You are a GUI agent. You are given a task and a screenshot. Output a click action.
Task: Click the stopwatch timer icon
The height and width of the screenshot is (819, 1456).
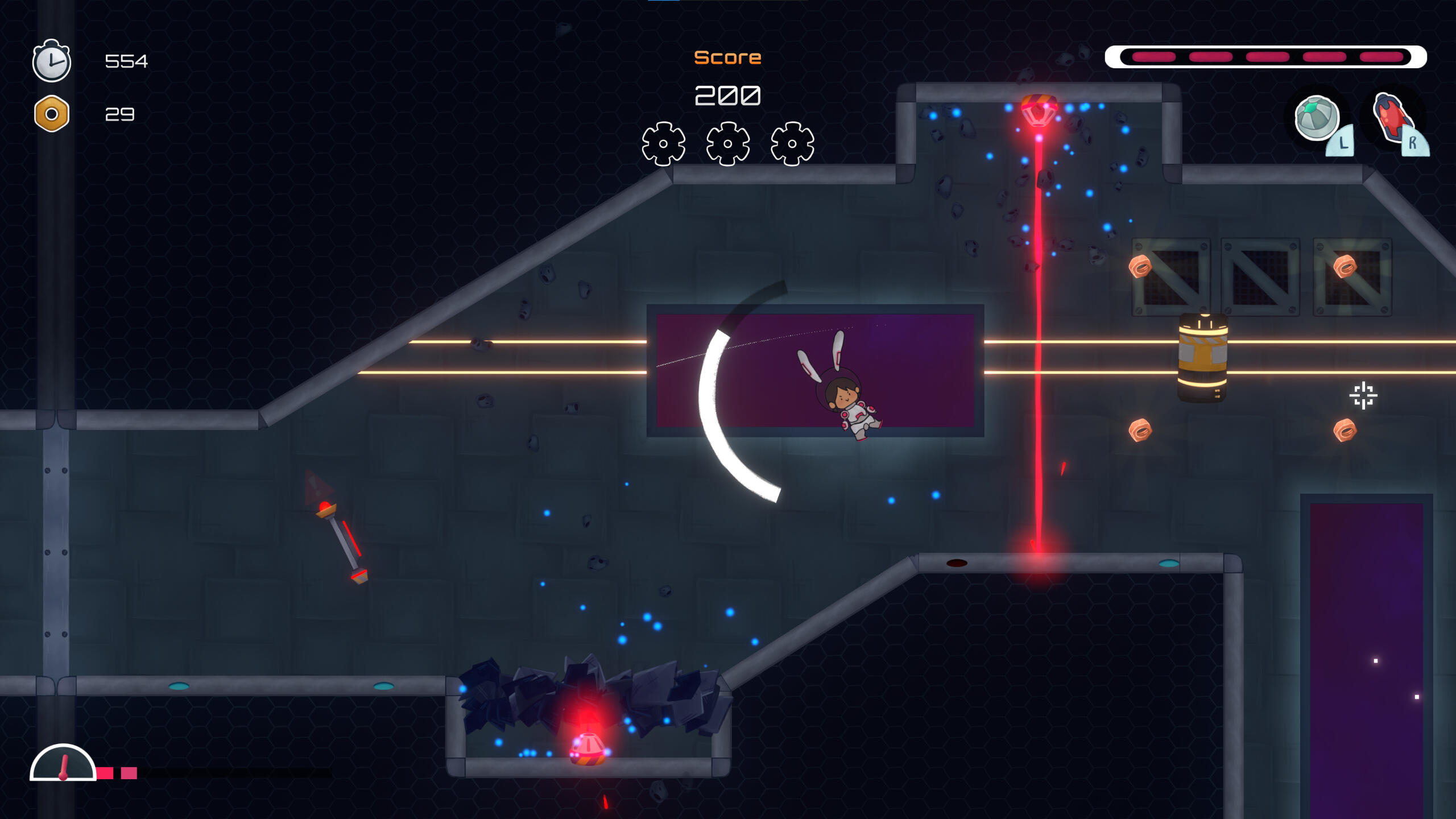click(x=52, y=61)
